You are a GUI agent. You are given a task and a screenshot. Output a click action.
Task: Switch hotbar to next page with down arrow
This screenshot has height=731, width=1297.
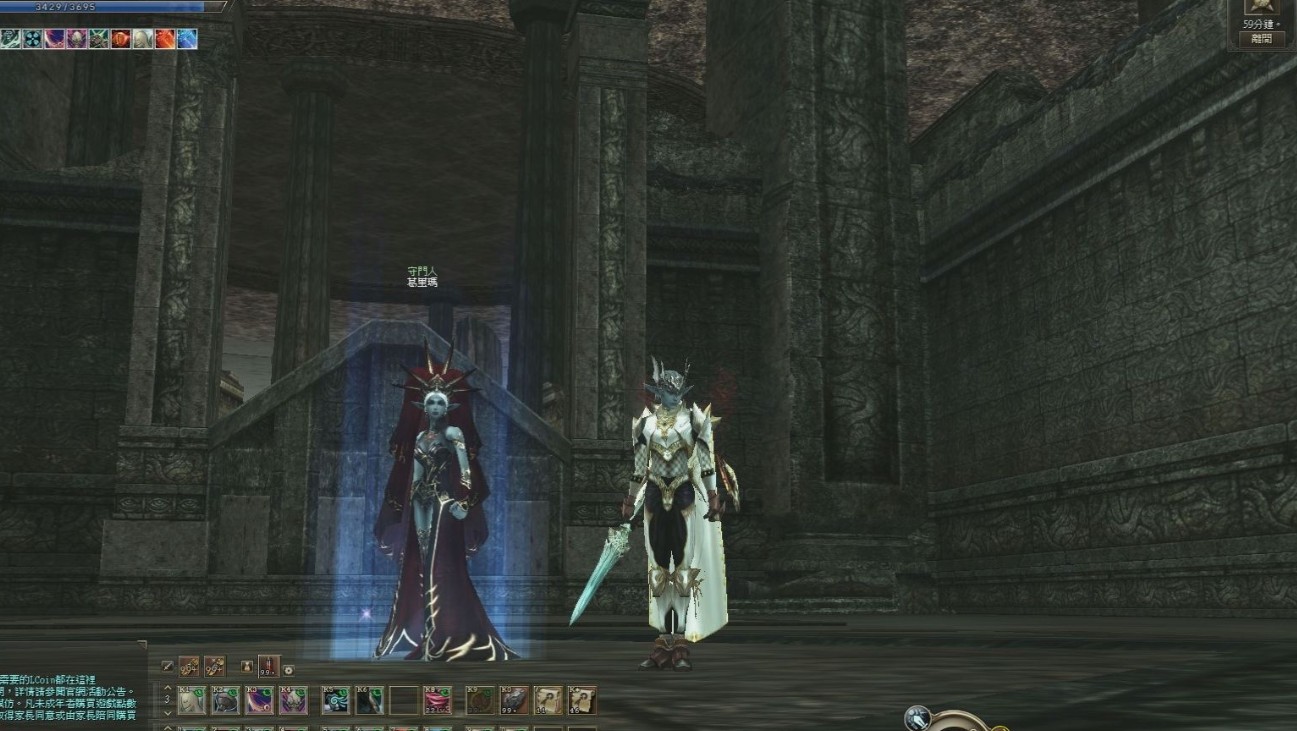(167, 711)
